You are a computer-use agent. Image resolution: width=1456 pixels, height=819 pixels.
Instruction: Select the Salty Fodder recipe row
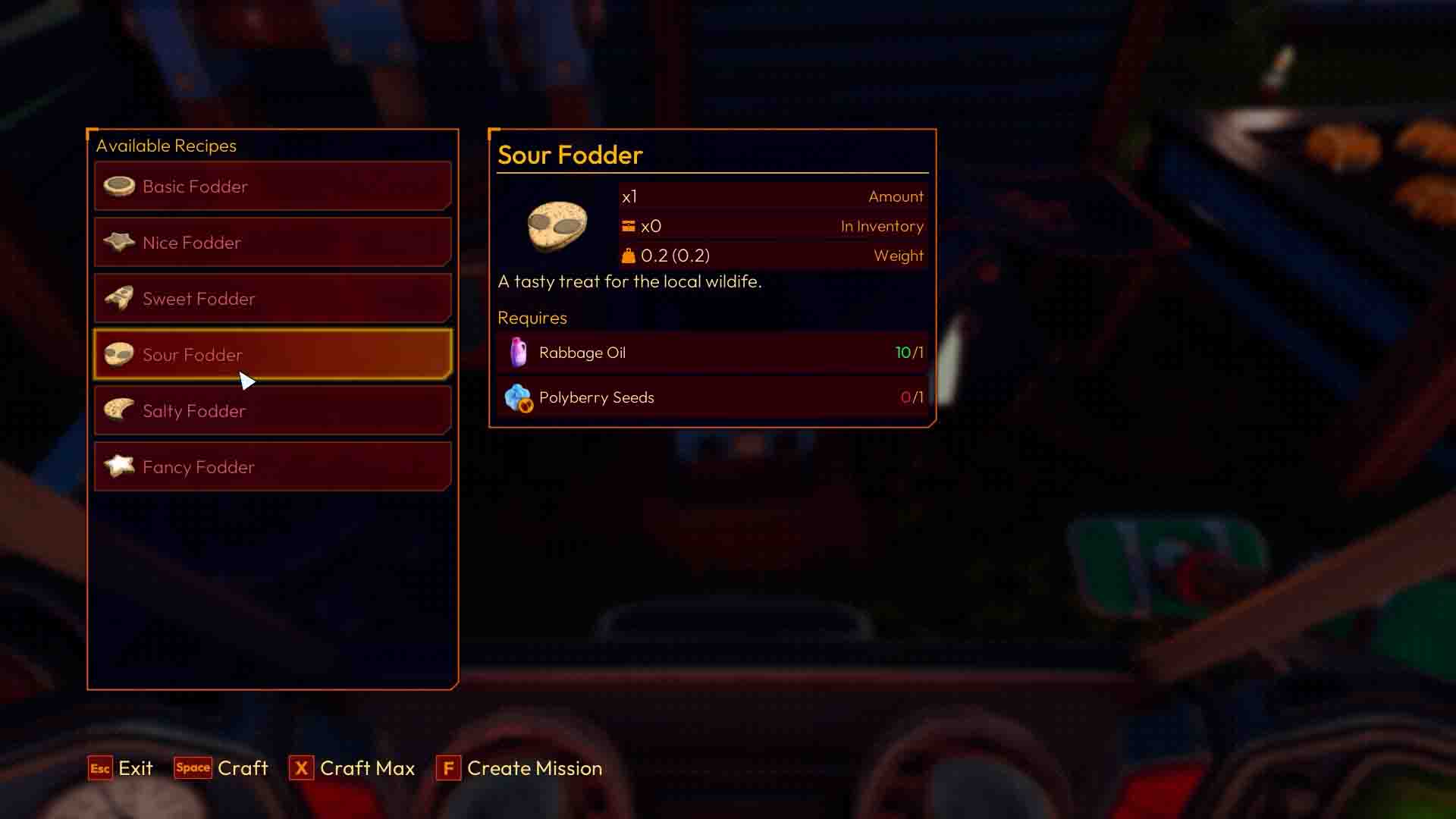pyautogui.click(x=273, y=410)
